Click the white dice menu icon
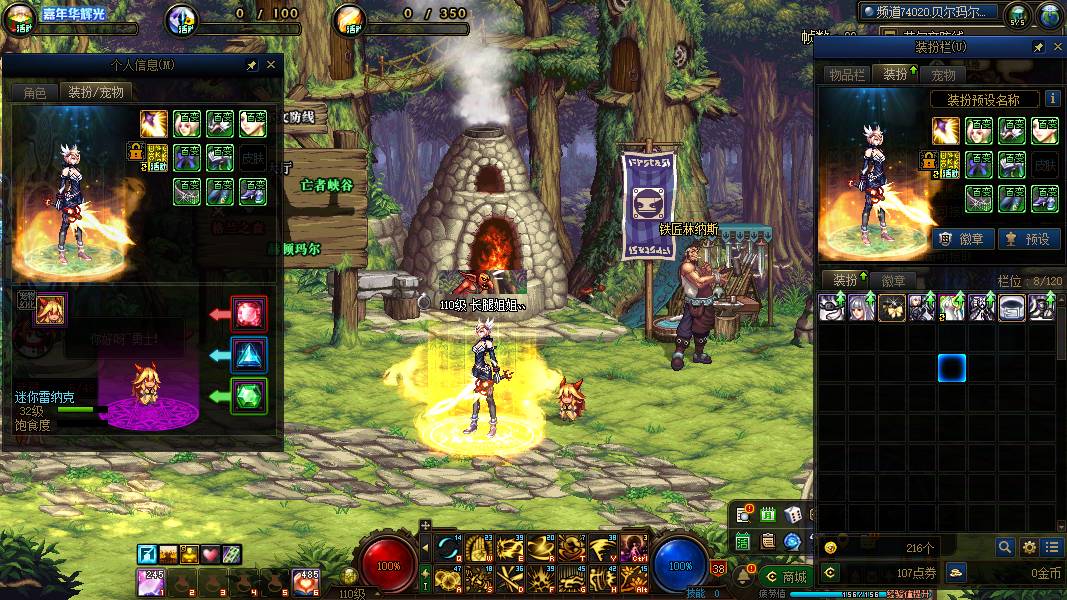 click(x=792, y=515)
